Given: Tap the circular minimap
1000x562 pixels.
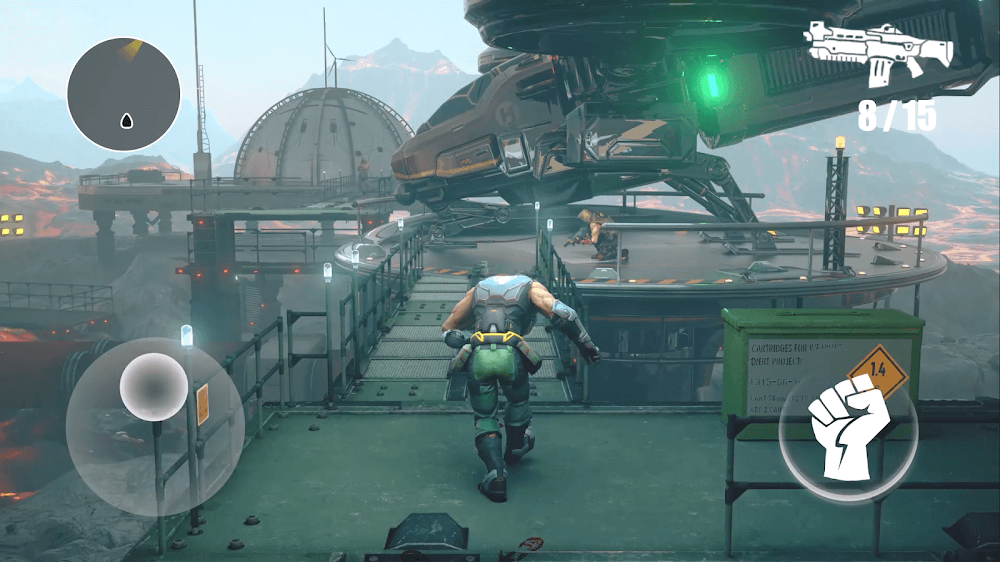Looking at the screenshot, I should pyautogui.click(x=124, y=94).
